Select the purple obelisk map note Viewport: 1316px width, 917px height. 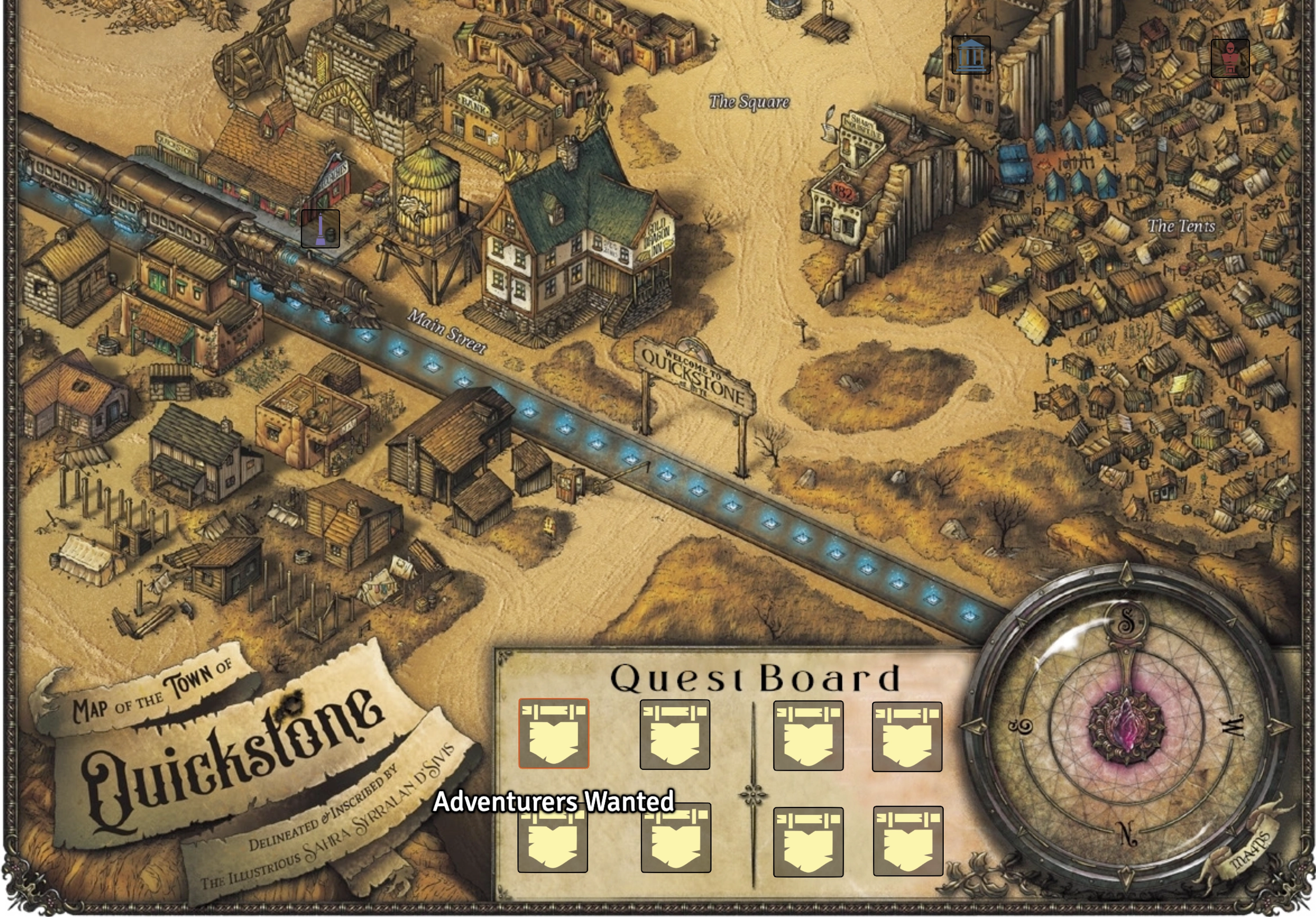[320, 229]
